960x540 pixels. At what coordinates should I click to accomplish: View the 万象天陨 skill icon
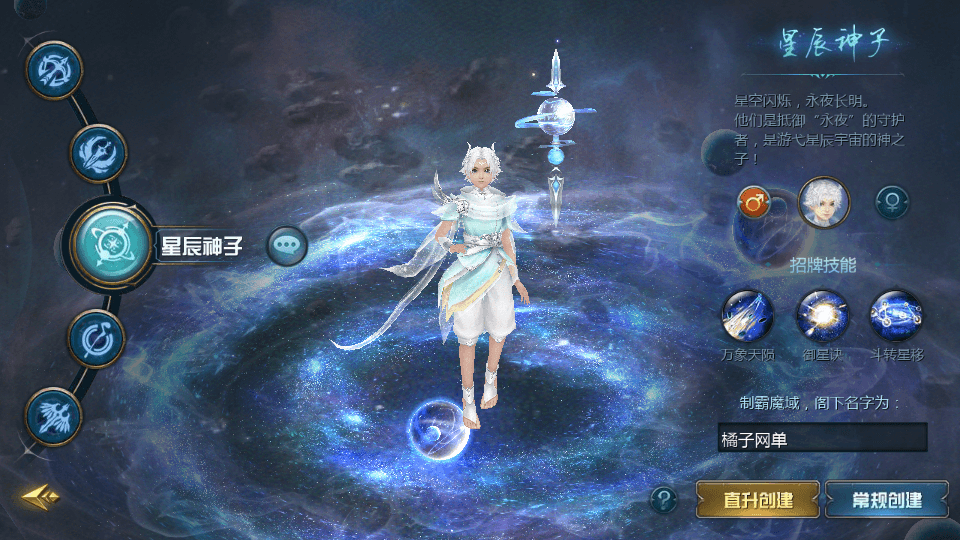[747, 317]
